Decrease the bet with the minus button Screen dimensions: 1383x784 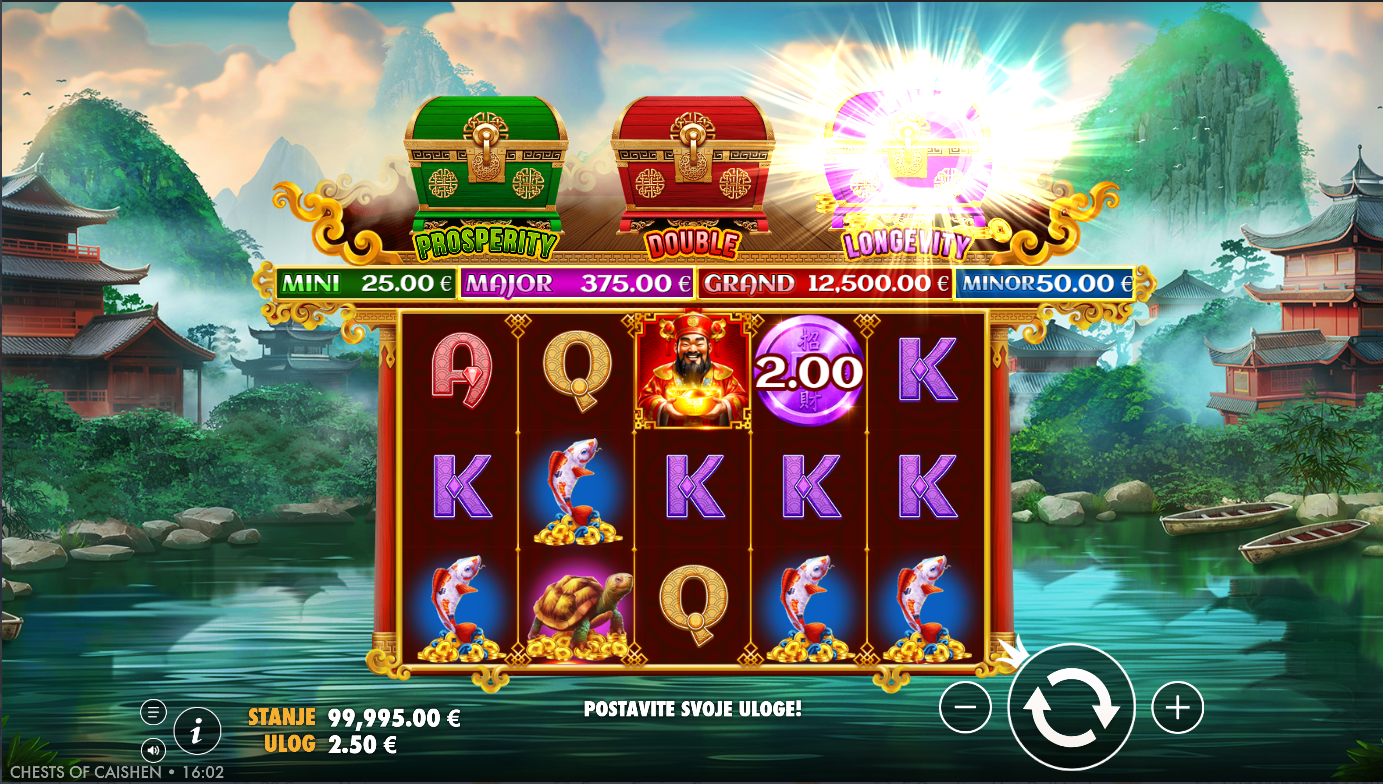pos(965,708)
